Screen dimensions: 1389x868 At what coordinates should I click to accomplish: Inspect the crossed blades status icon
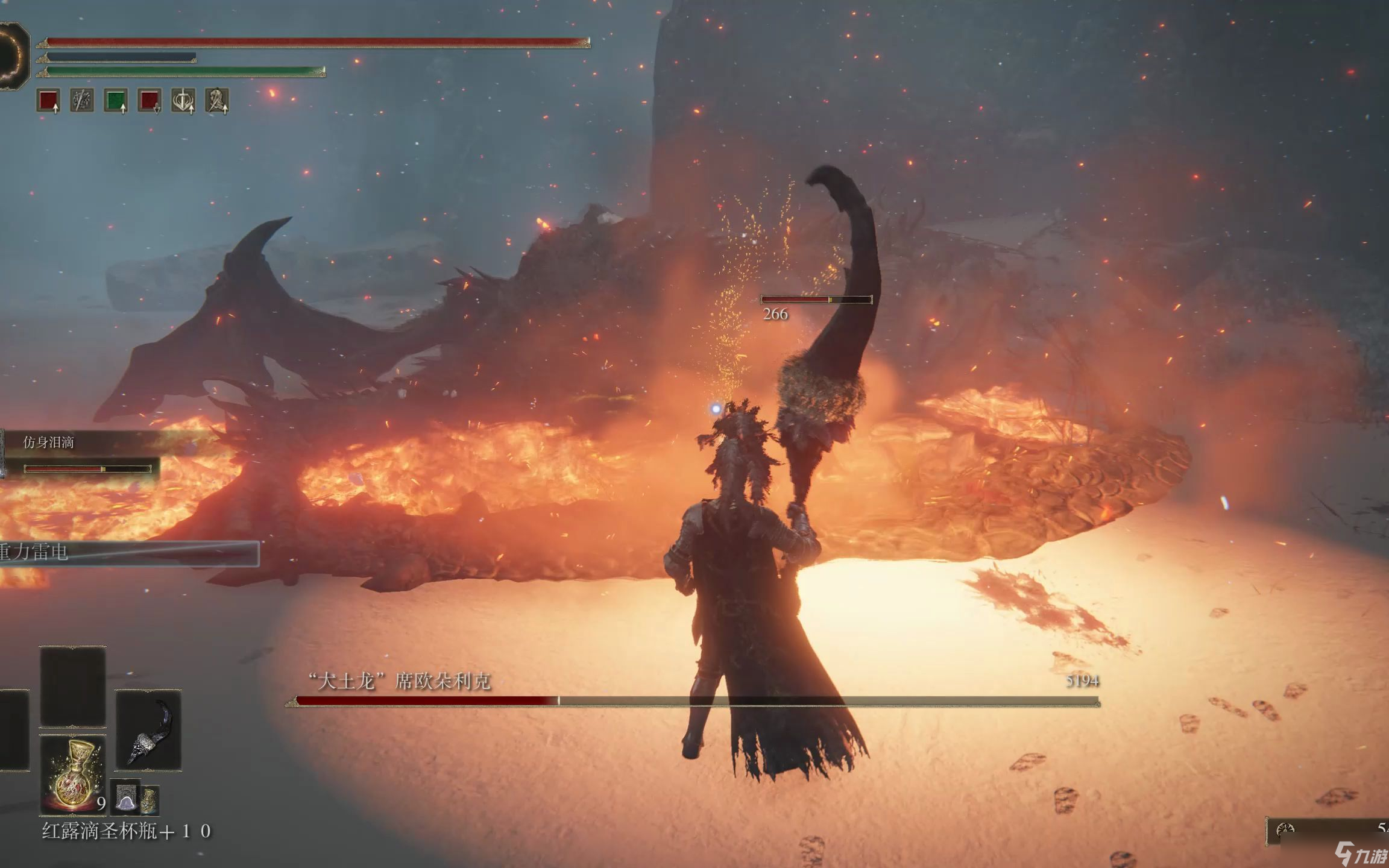(x=82, y=100)
